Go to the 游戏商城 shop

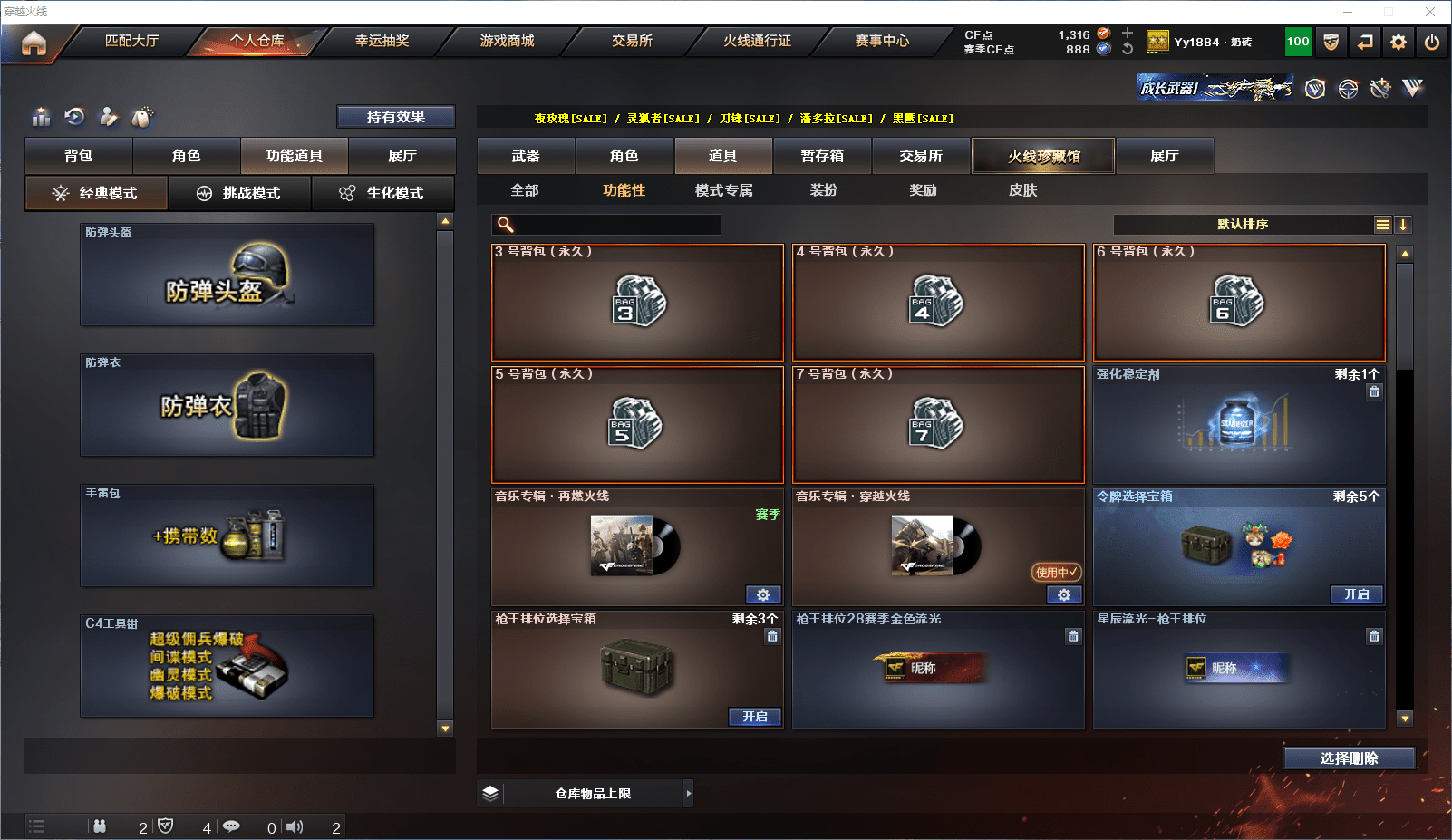(507, 41)
